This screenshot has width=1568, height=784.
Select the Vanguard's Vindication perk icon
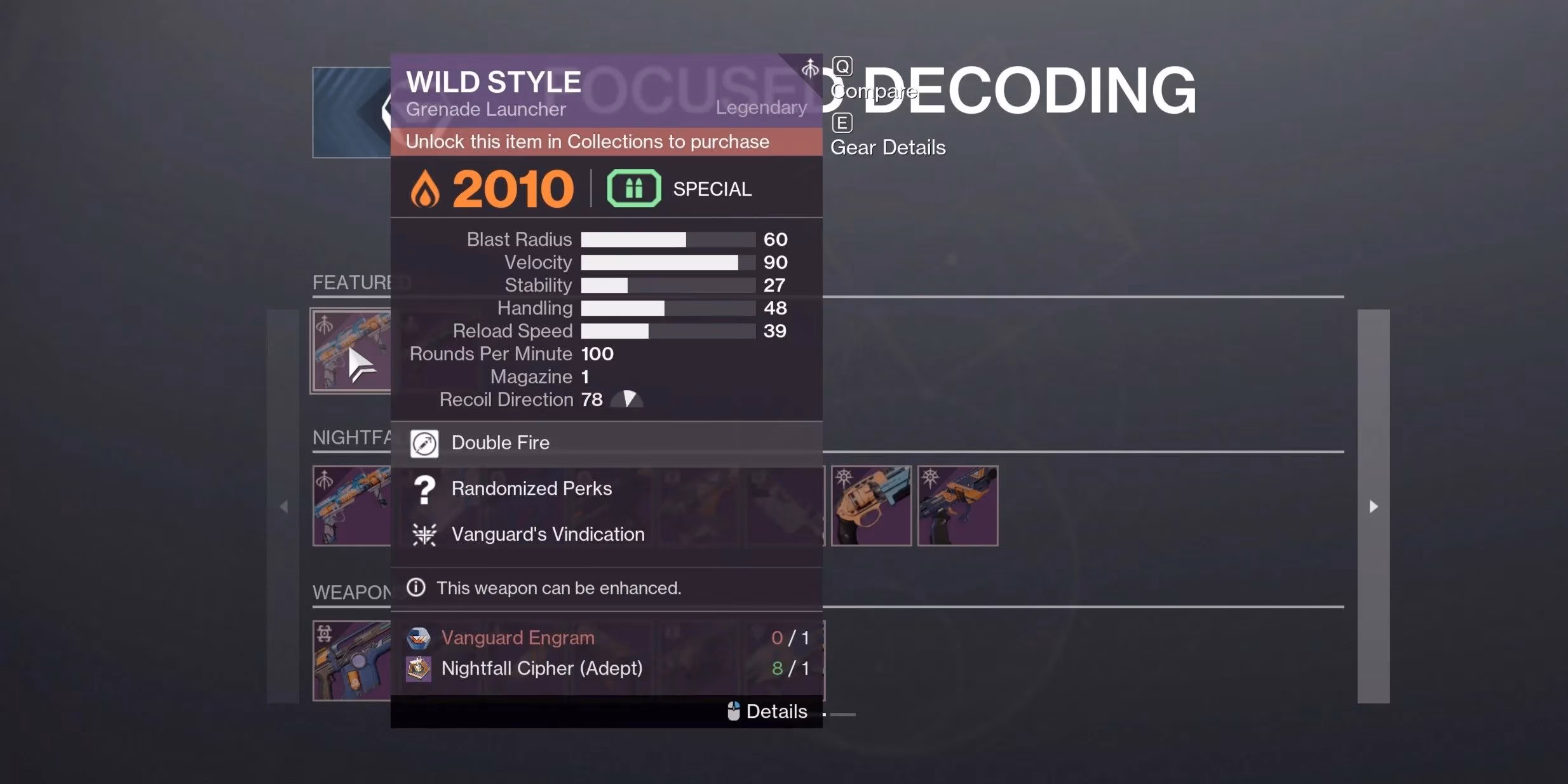424,534
